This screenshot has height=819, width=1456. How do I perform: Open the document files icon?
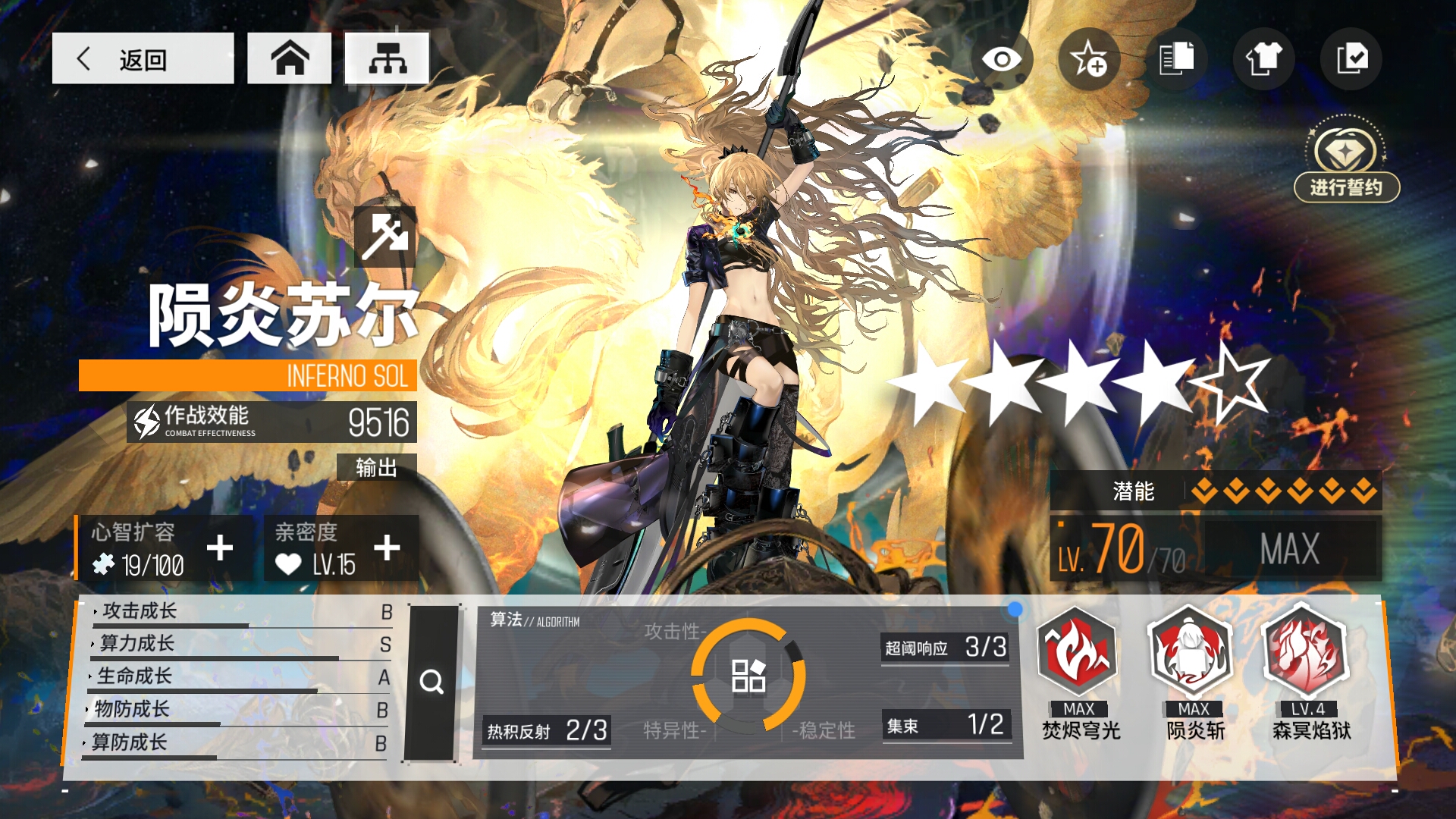click(x=1176, y=59)
